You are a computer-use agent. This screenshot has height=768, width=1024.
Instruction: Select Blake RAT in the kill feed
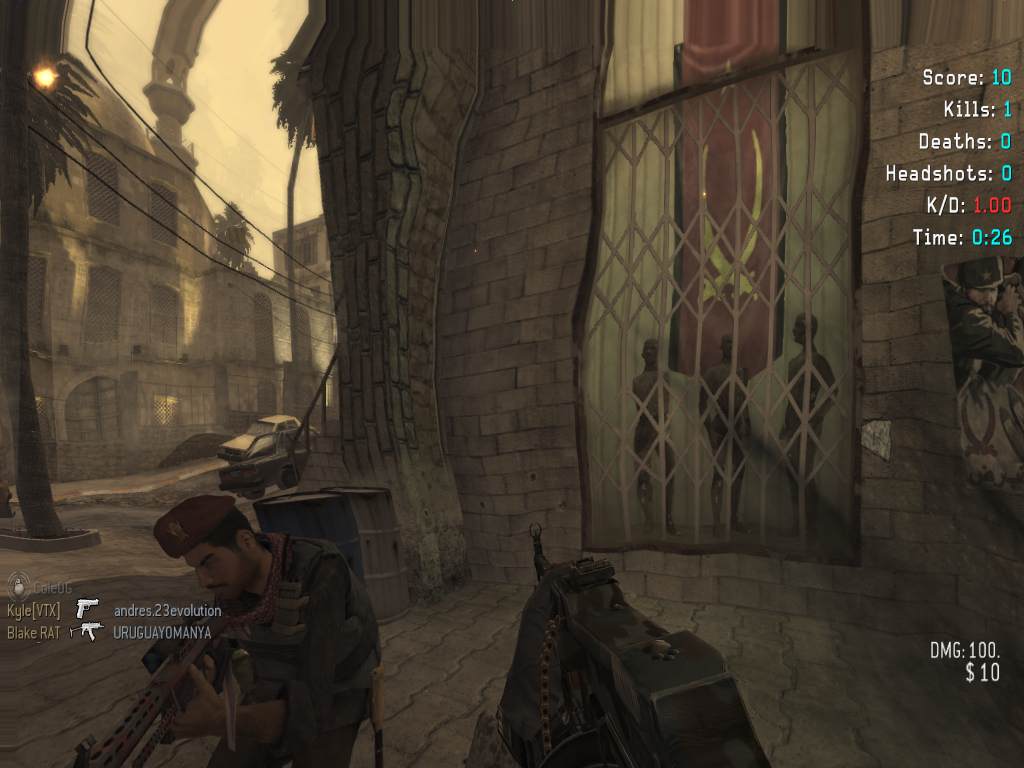pyautogui.click(x=36, y=632)
